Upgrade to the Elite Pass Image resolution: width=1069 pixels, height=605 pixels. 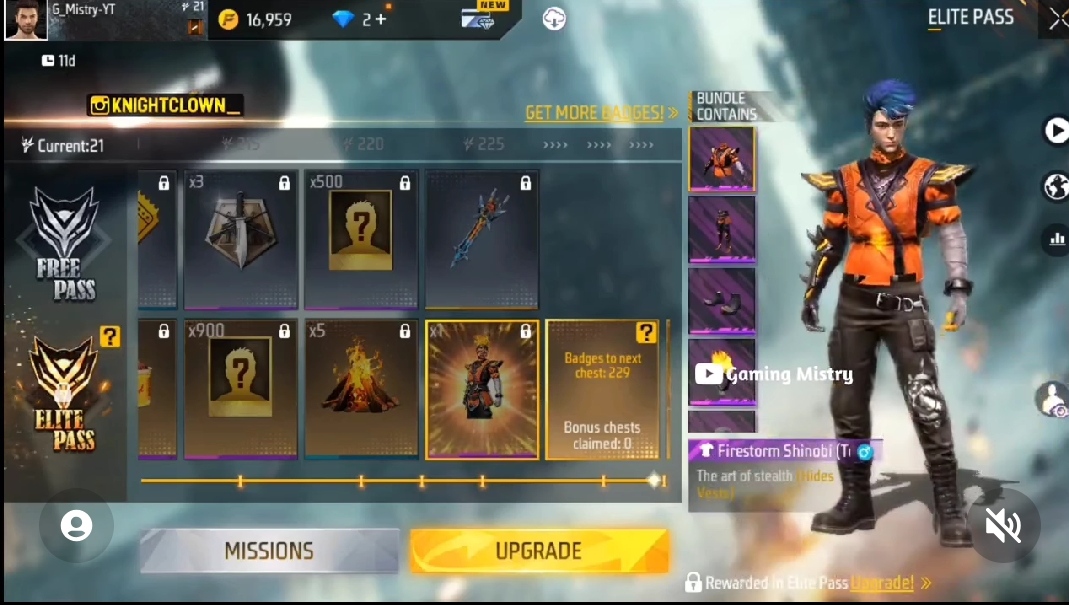[538, 551]
